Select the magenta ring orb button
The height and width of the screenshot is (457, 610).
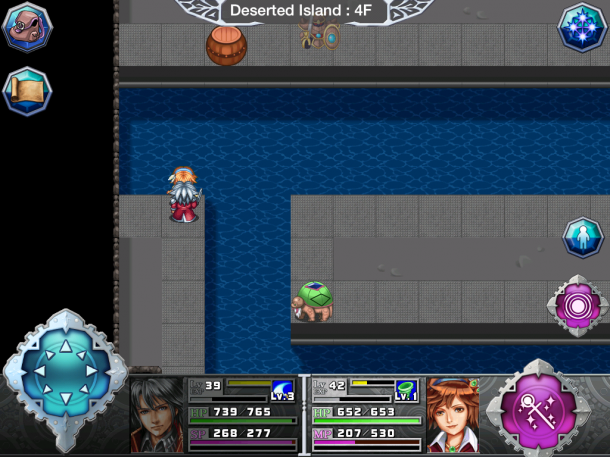pyautogui.click(x=577, y=304)
